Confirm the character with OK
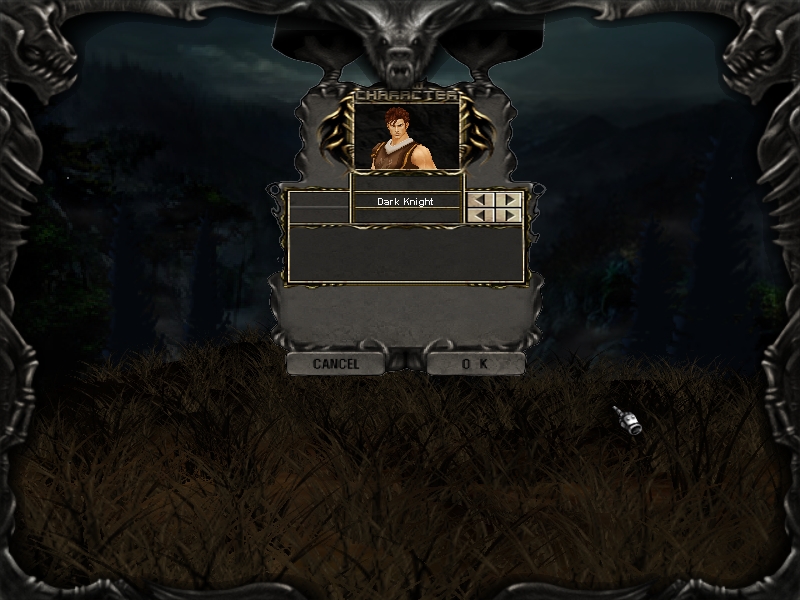The image size is (800, 600). coord(475,364)
